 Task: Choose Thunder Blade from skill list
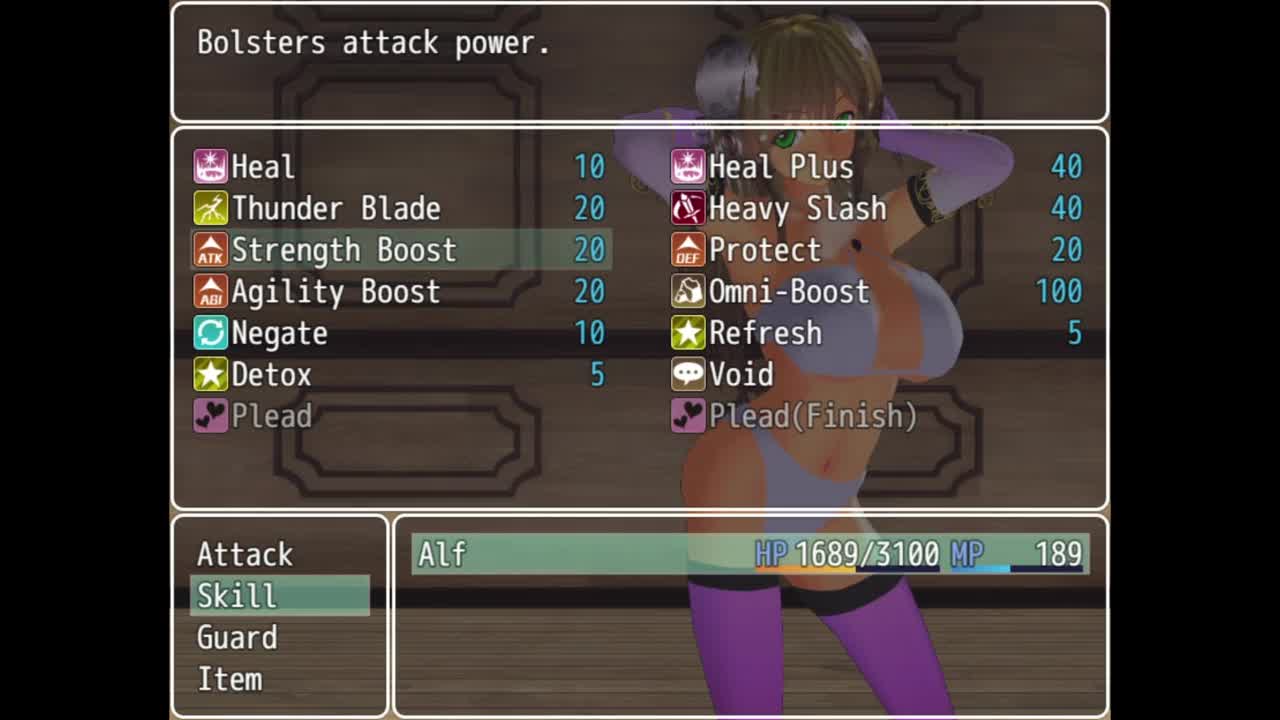point(400,208)
